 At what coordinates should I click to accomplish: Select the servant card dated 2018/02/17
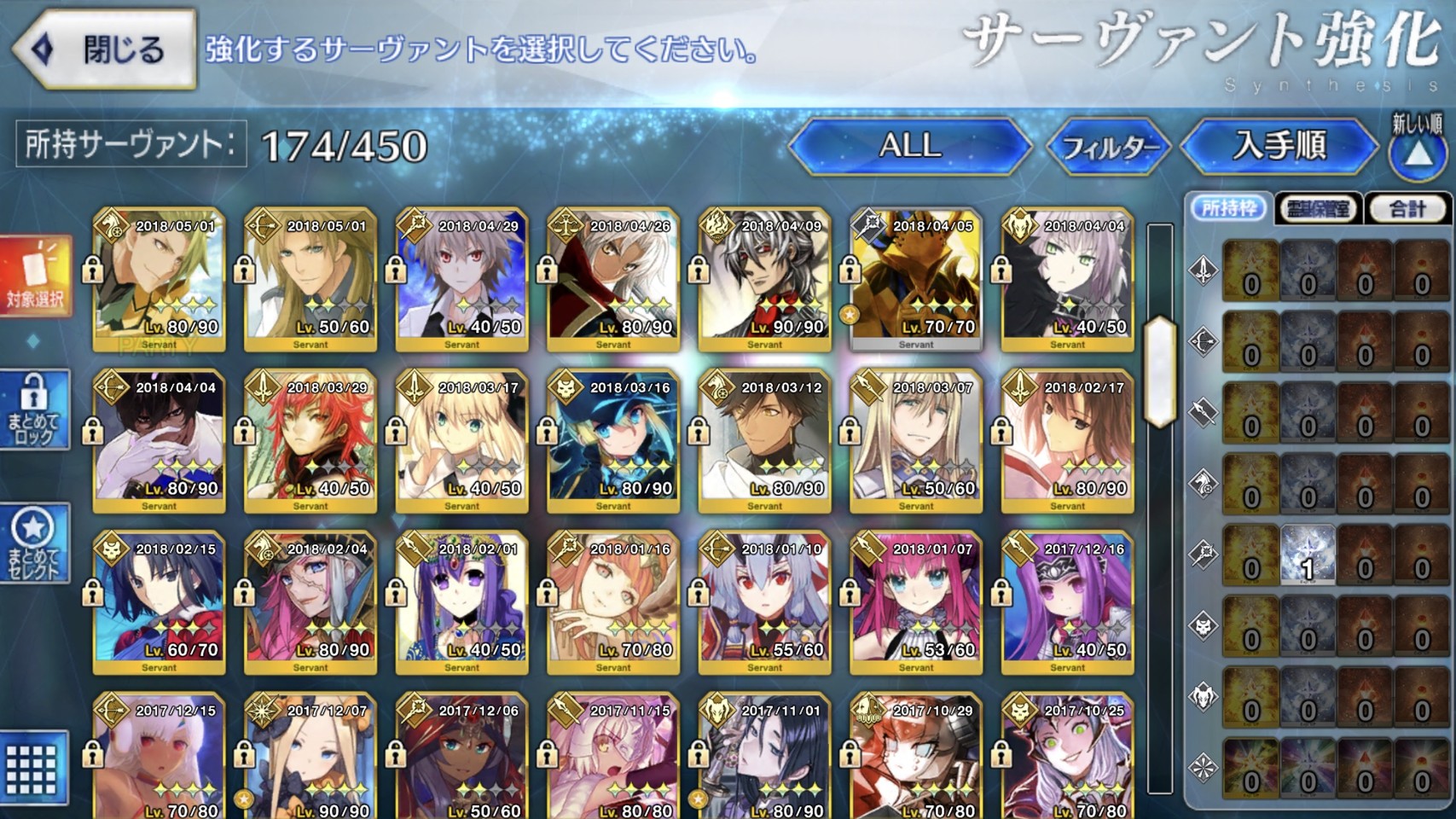(x=1067, y=441)
